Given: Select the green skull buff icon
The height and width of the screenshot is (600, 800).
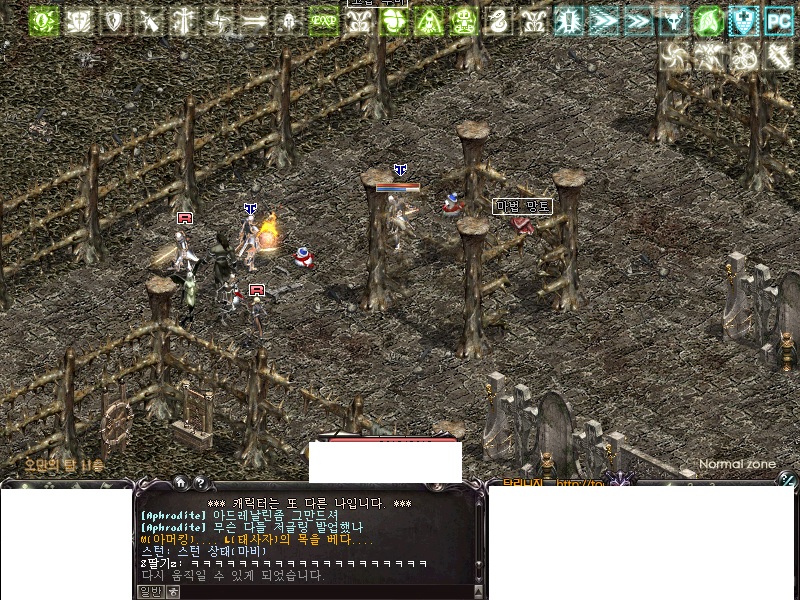Looking at the screenshot, I should [x=463, y=20].
